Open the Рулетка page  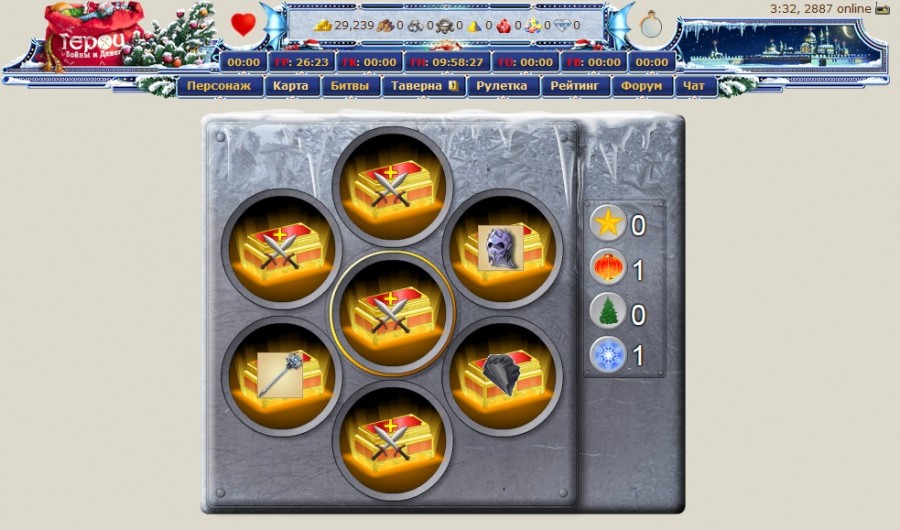pos(502,87)
